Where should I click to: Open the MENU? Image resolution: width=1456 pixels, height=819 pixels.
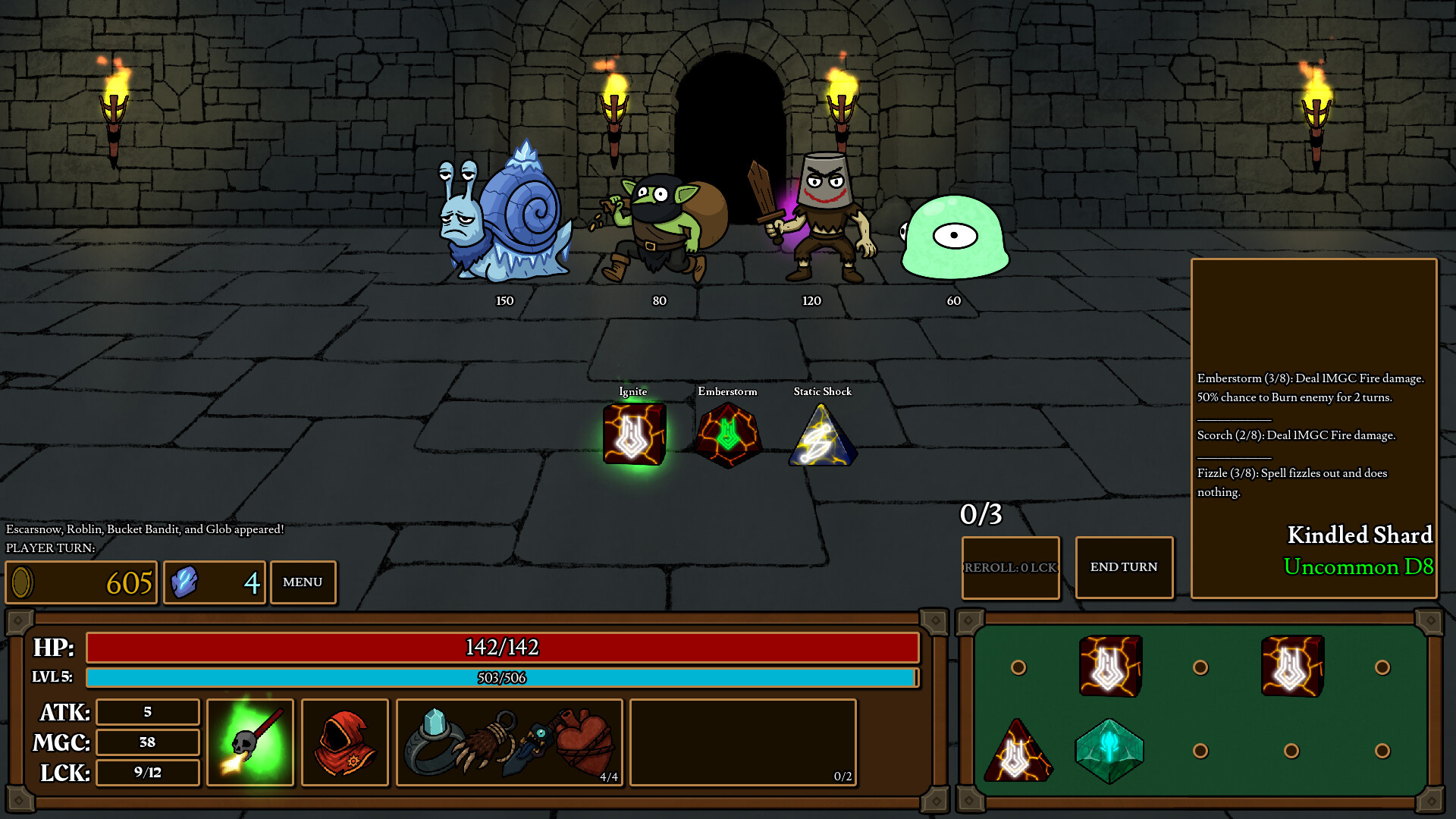click(303, 582)
